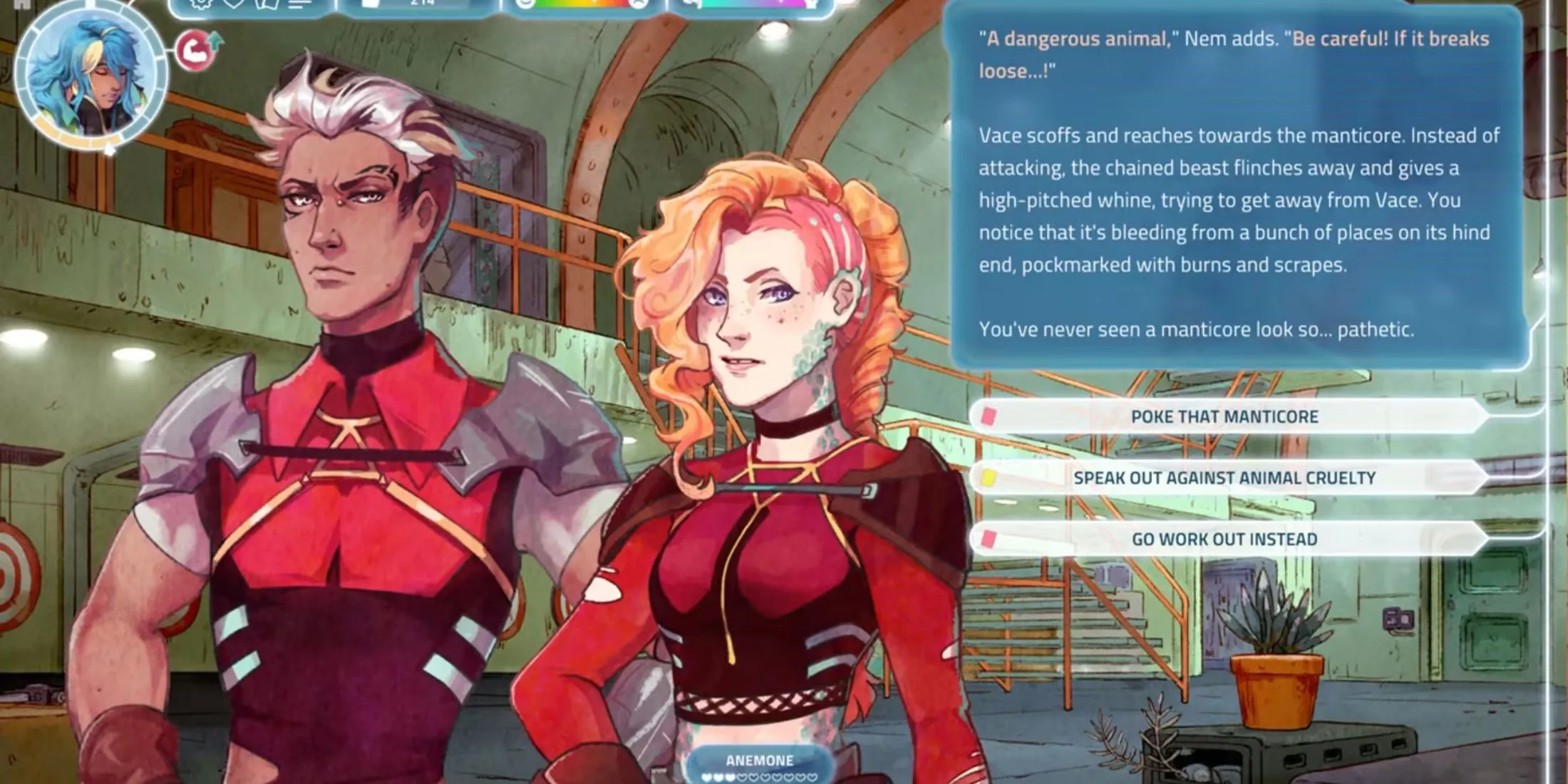
Task: Open the heart relationships icon
Action: pyautogui.click(x=234, y=4)
